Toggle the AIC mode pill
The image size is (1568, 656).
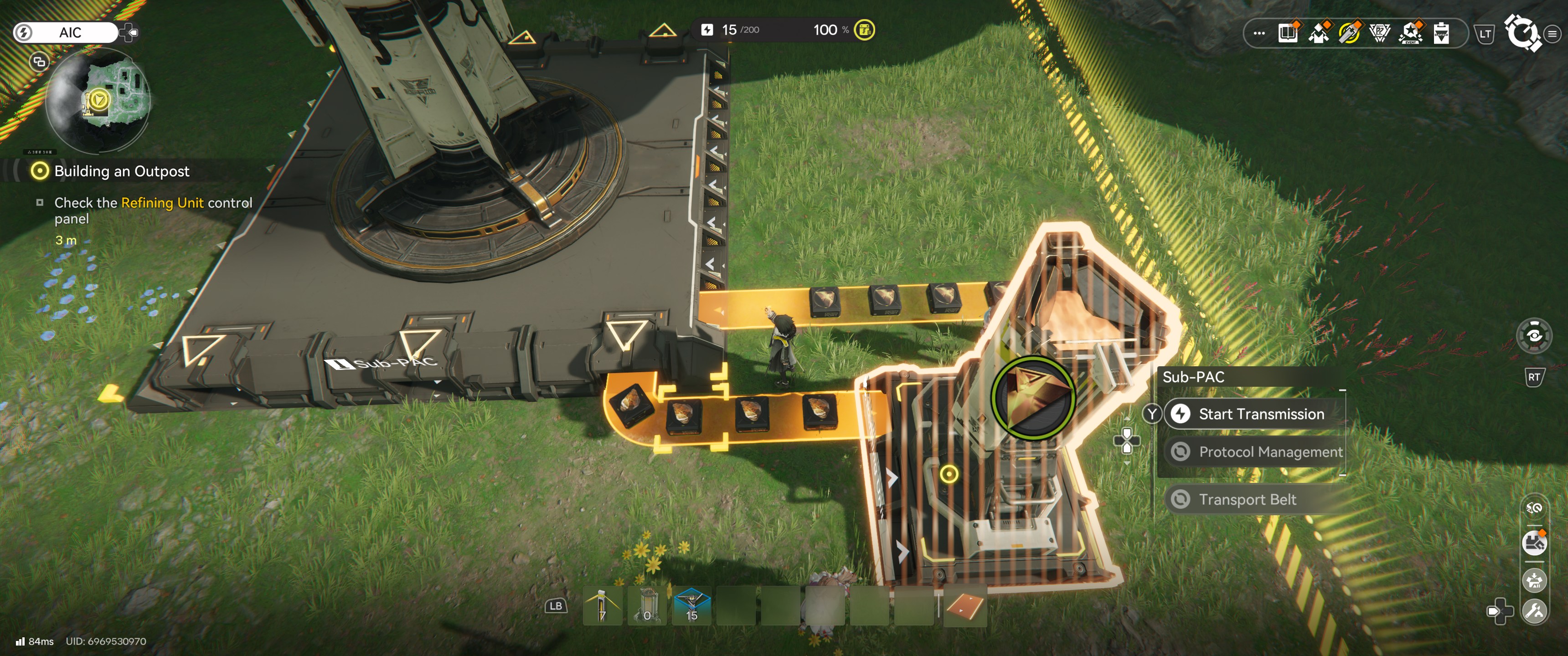(x=66, y=32)
